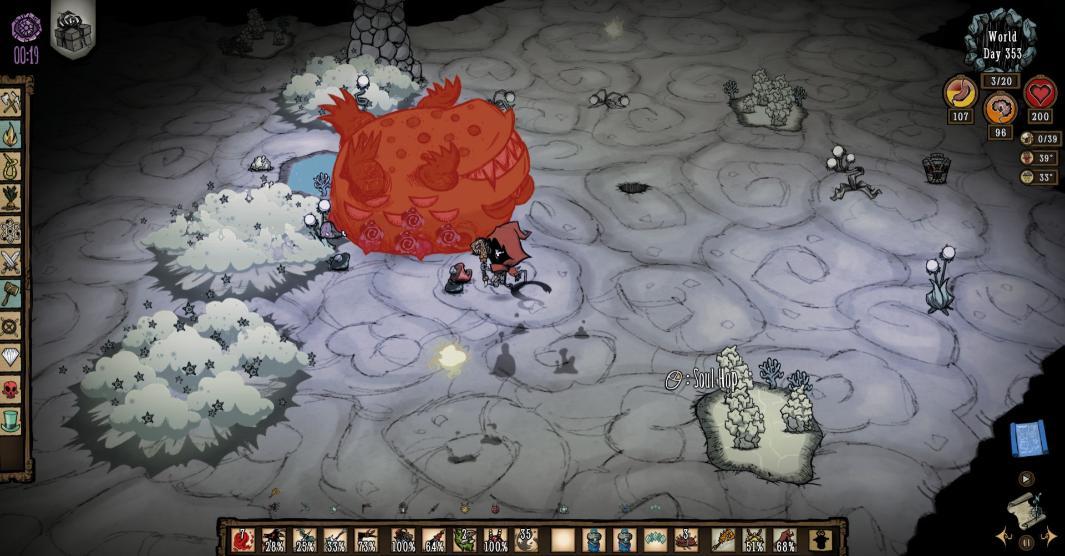Select the equipped item at 68% durability
Viewport: 1065px width, 556px height.
786,541
